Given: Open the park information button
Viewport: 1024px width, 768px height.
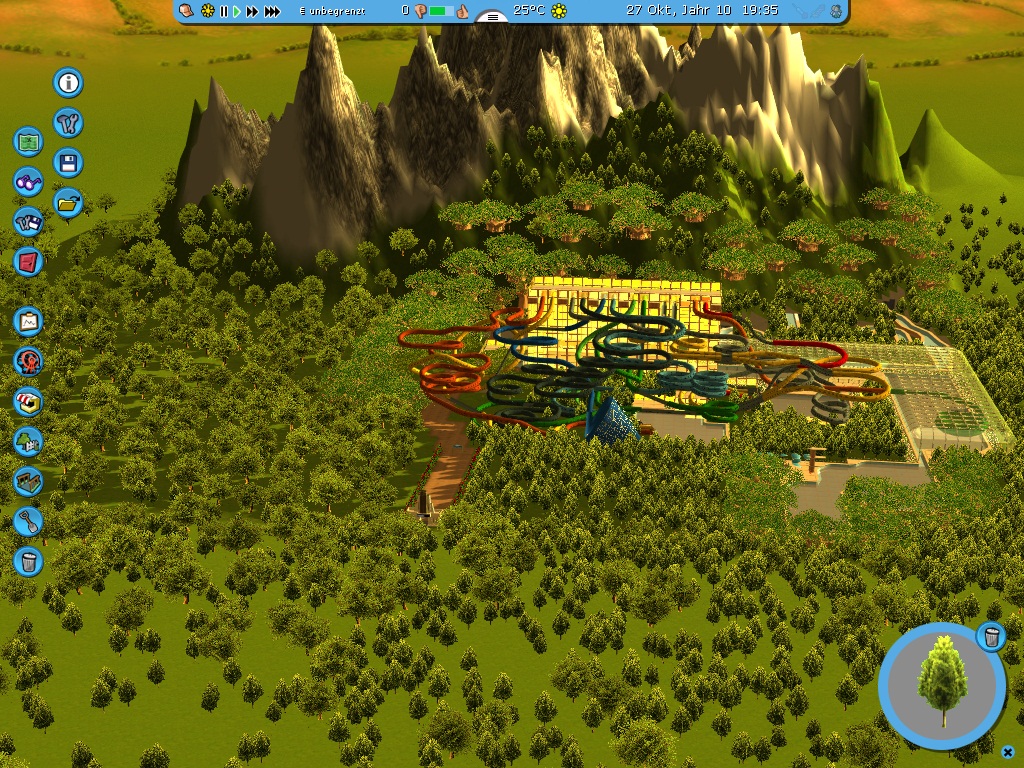Looking at the screenshot, I should [x=68, y=82].
